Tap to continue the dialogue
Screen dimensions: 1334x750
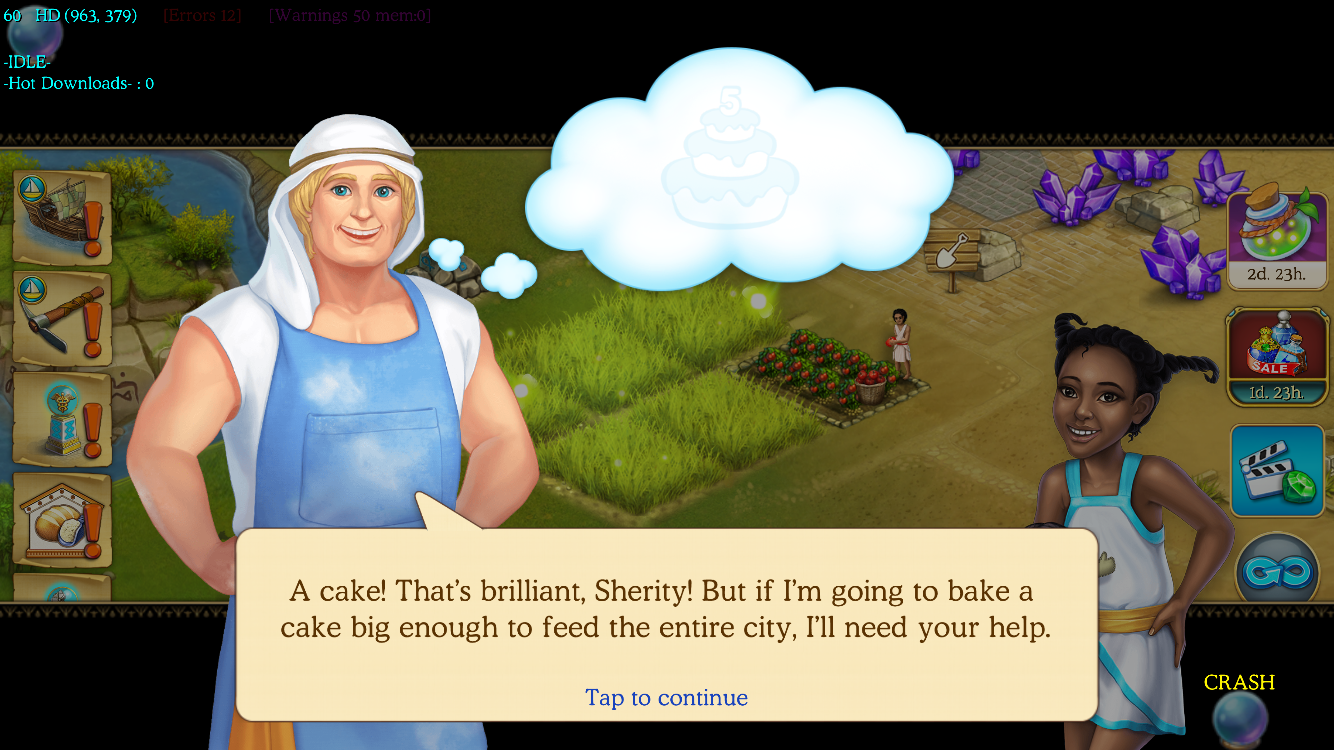[666, 697]
